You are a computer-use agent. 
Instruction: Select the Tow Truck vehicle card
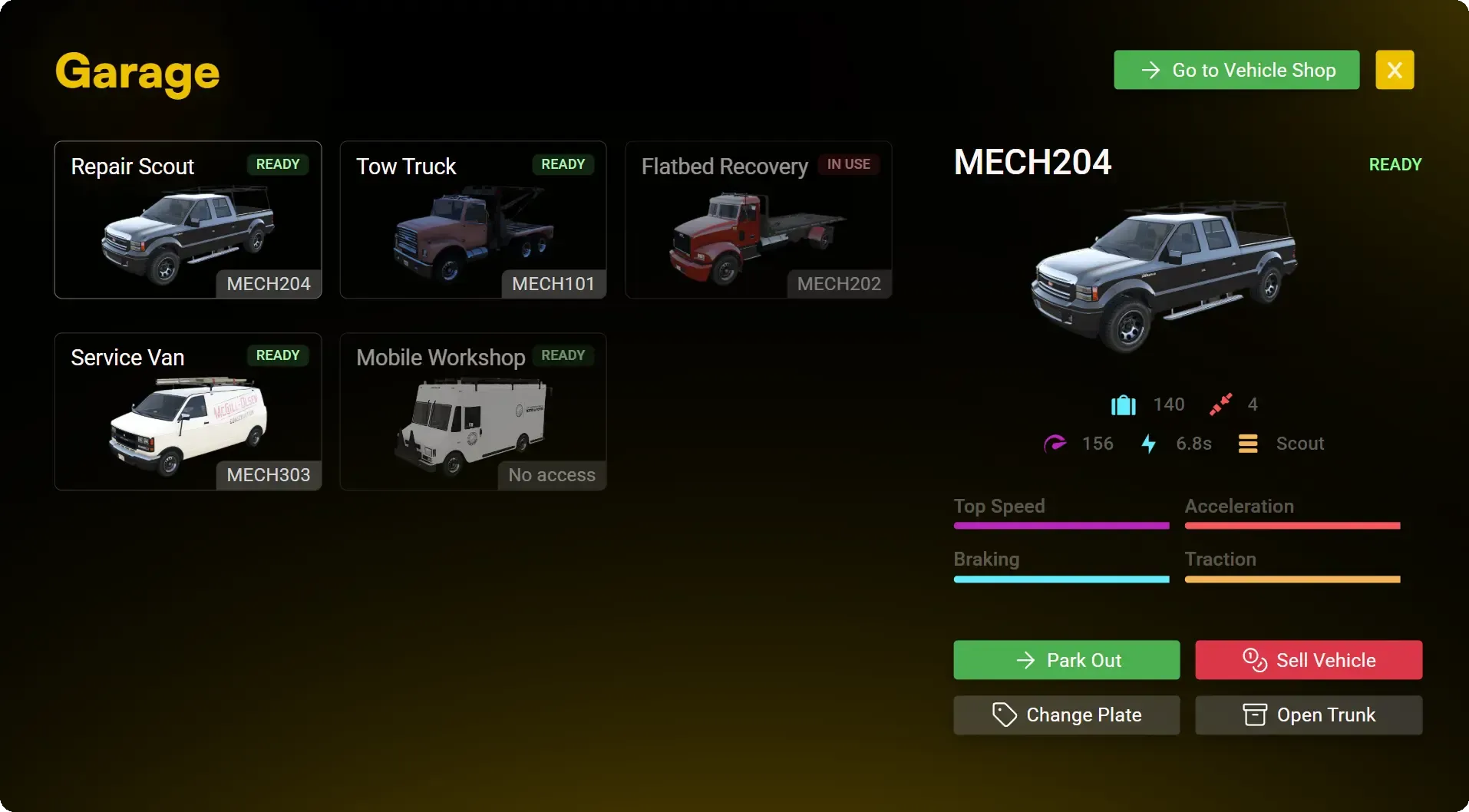coord(473,220)
